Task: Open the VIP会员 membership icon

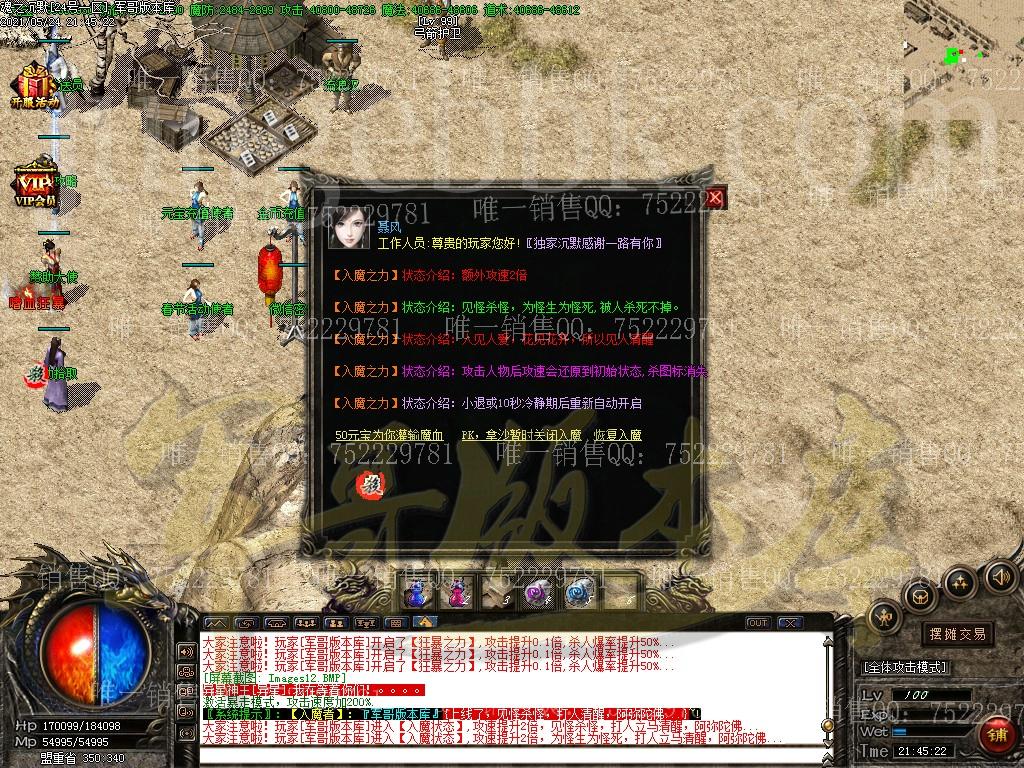Action: coord(35,183)
